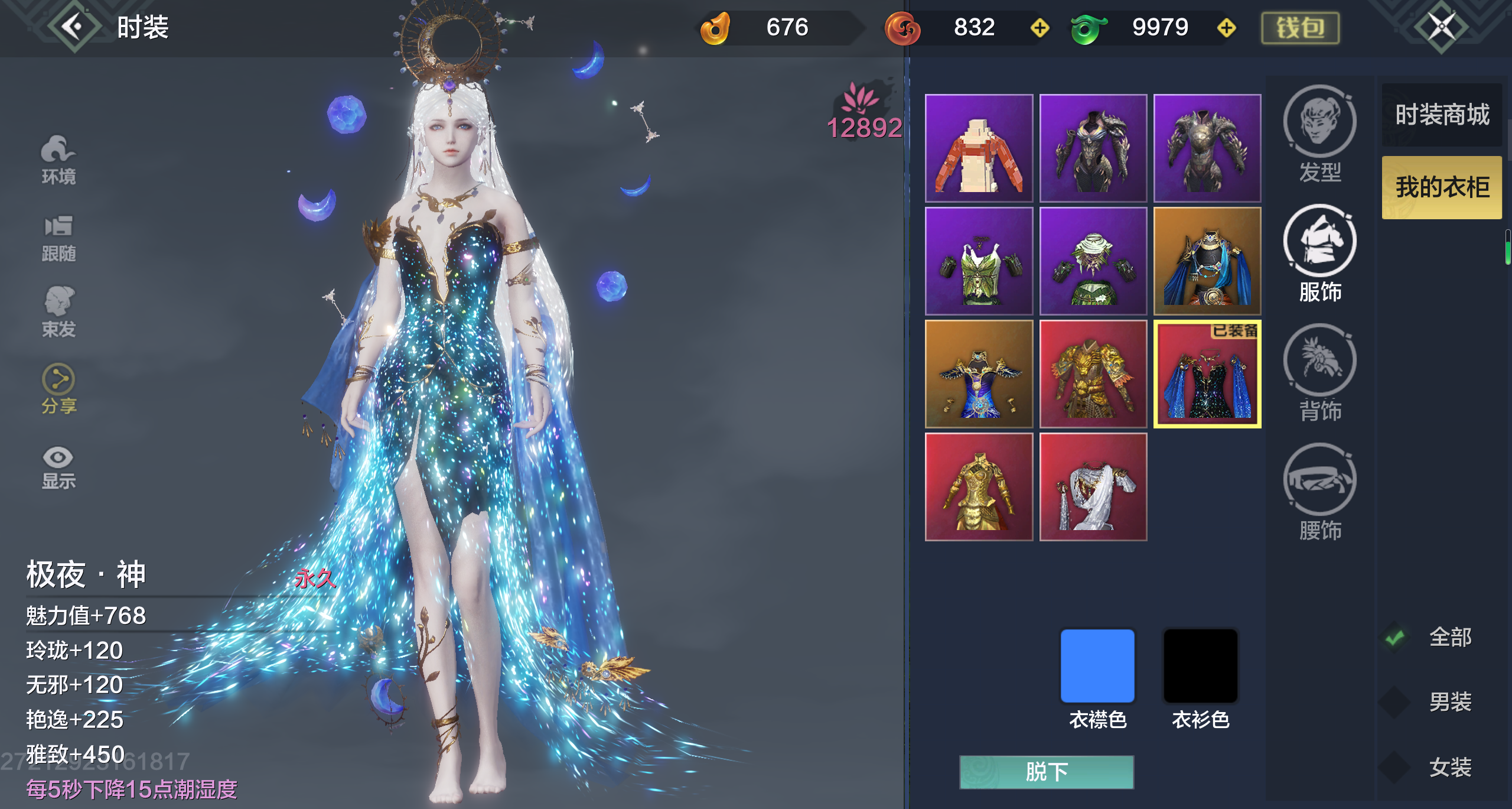1512x809 pixels.
Task: Filter wardrobe by 女装
Action: click(x=1396, y=767)
